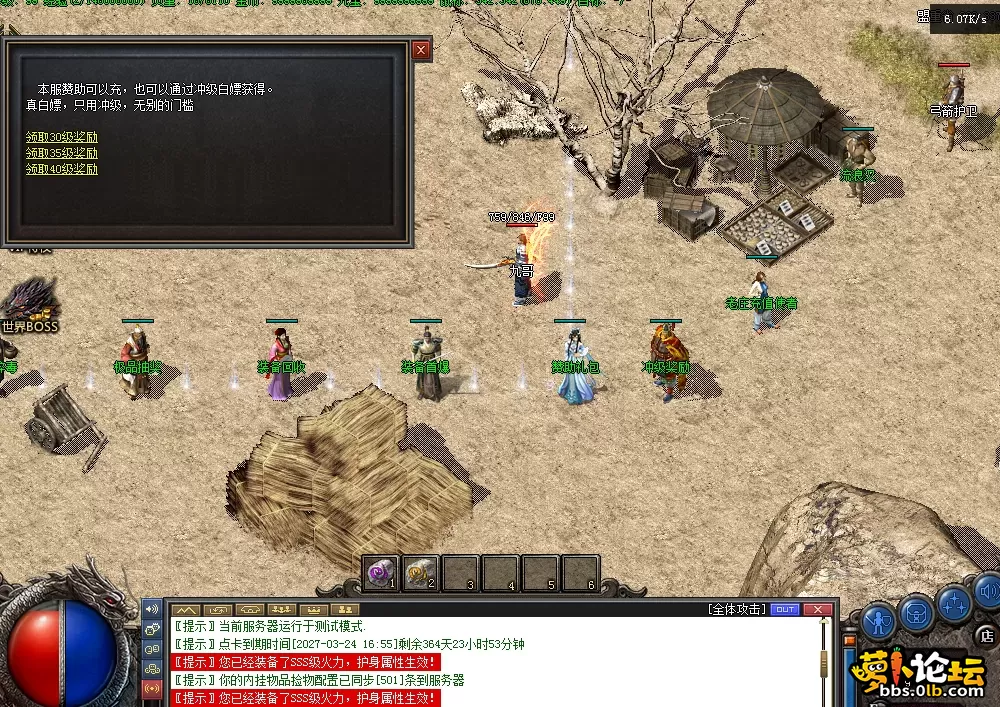Select the mountain-shaped chat channel tab

[185, 609]
